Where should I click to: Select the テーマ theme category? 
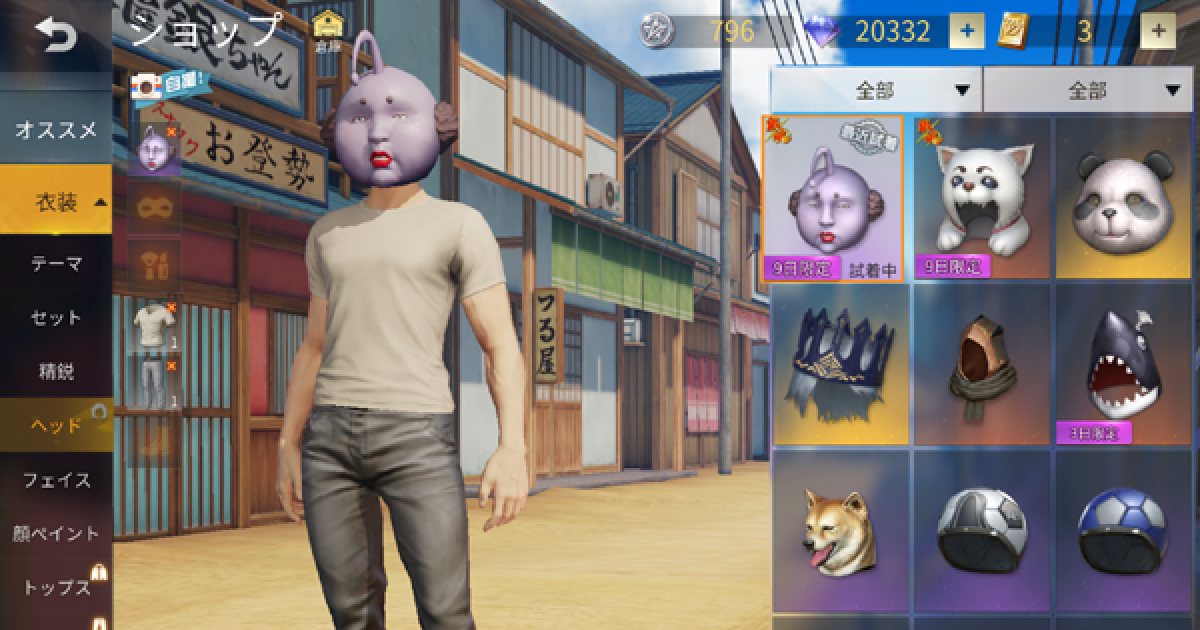point(55,264)
